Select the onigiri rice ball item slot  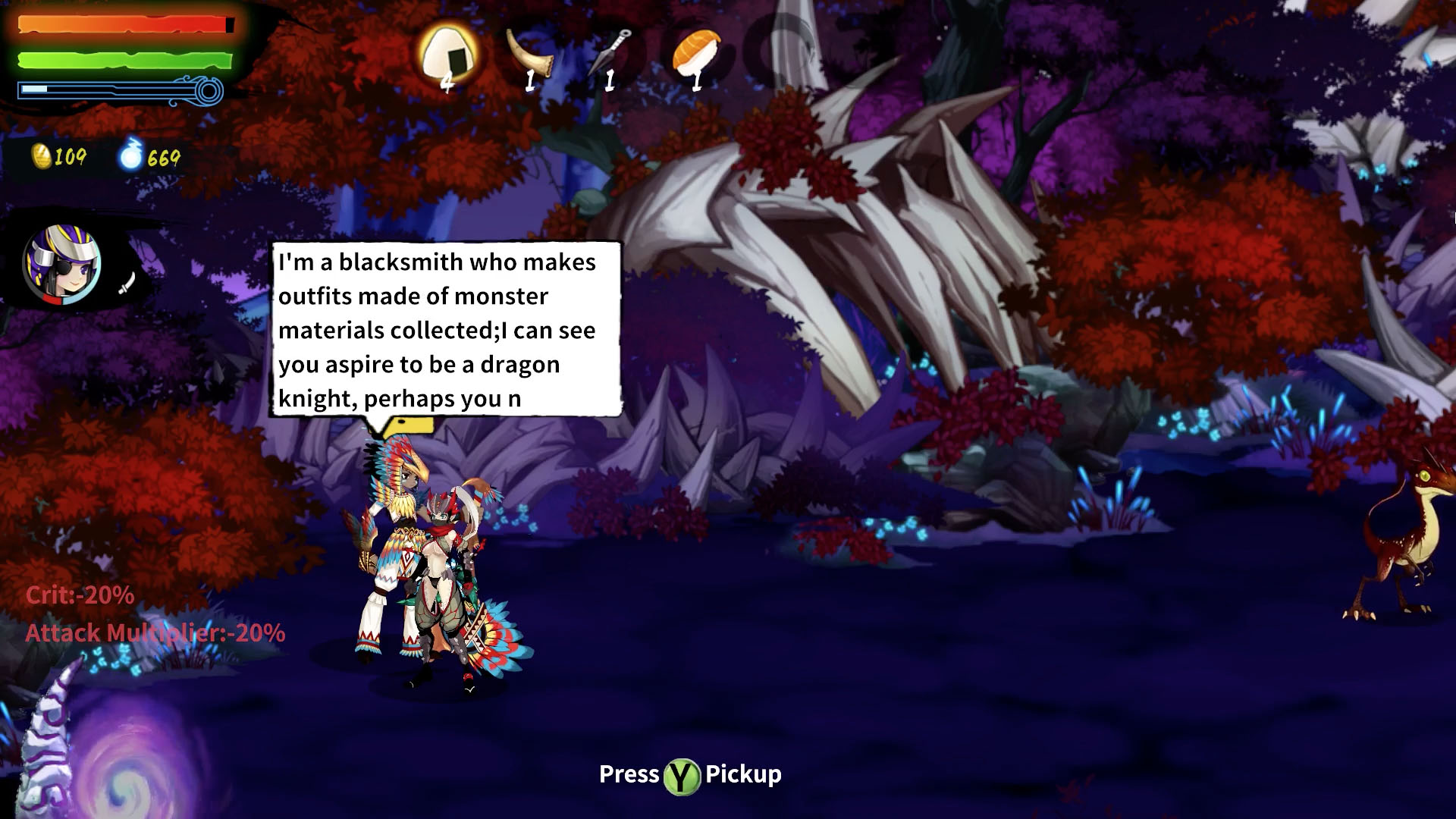[447, 52]
